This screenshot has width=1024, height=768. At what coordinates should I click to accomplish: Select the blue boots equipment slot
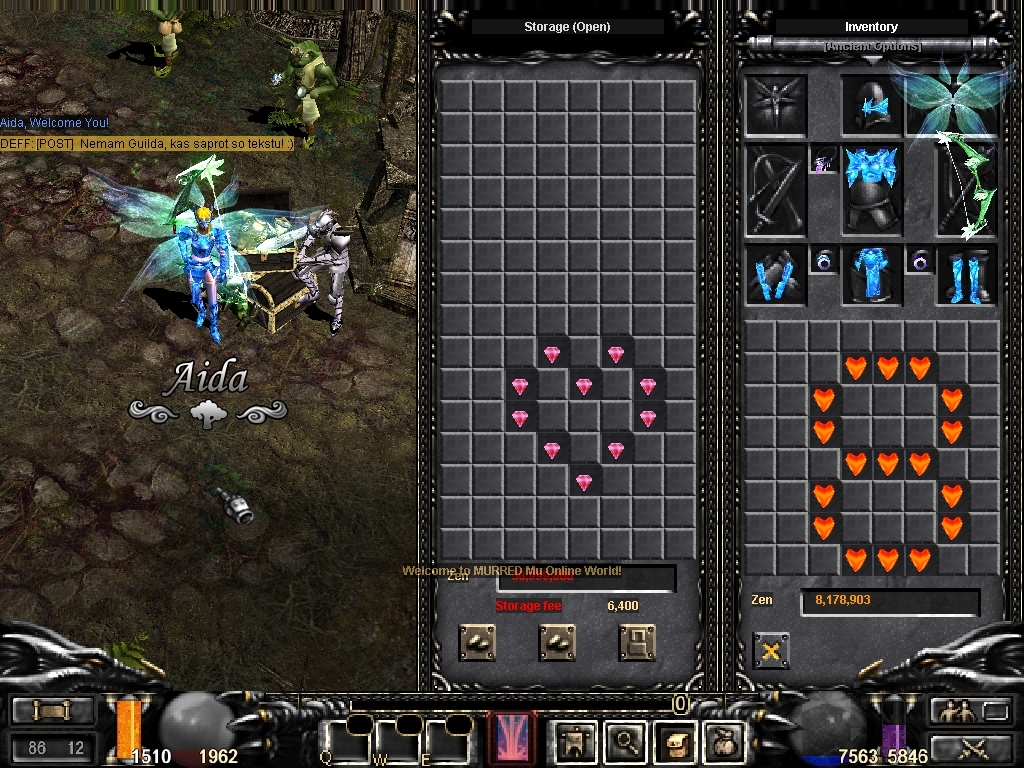[x=965, y=275]
